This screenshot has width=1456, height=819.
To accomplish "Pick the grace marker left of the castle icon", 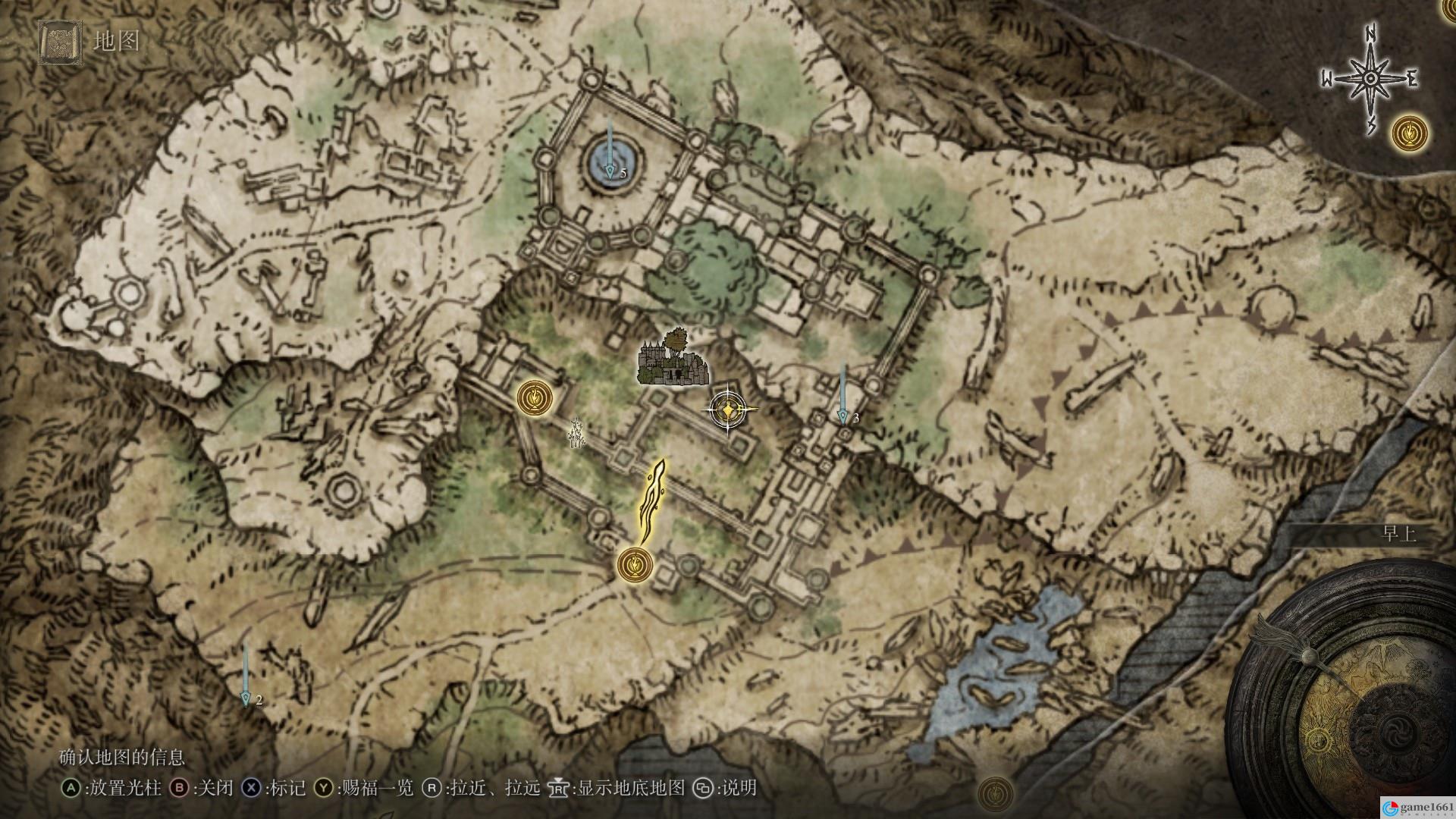I will coord(535,397).
